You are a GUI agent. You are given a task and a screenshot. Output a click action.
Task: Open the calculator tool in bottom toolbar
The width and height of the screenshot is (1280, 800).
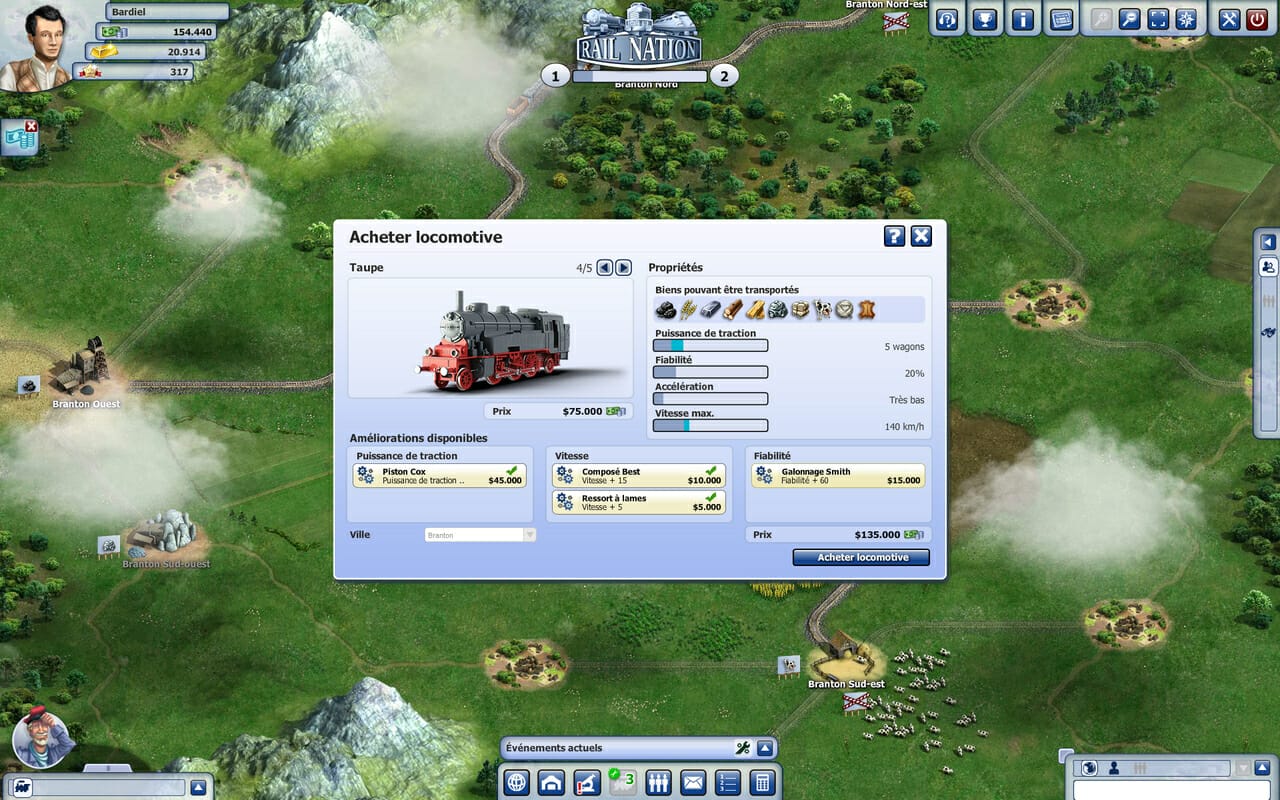point(762,782)
